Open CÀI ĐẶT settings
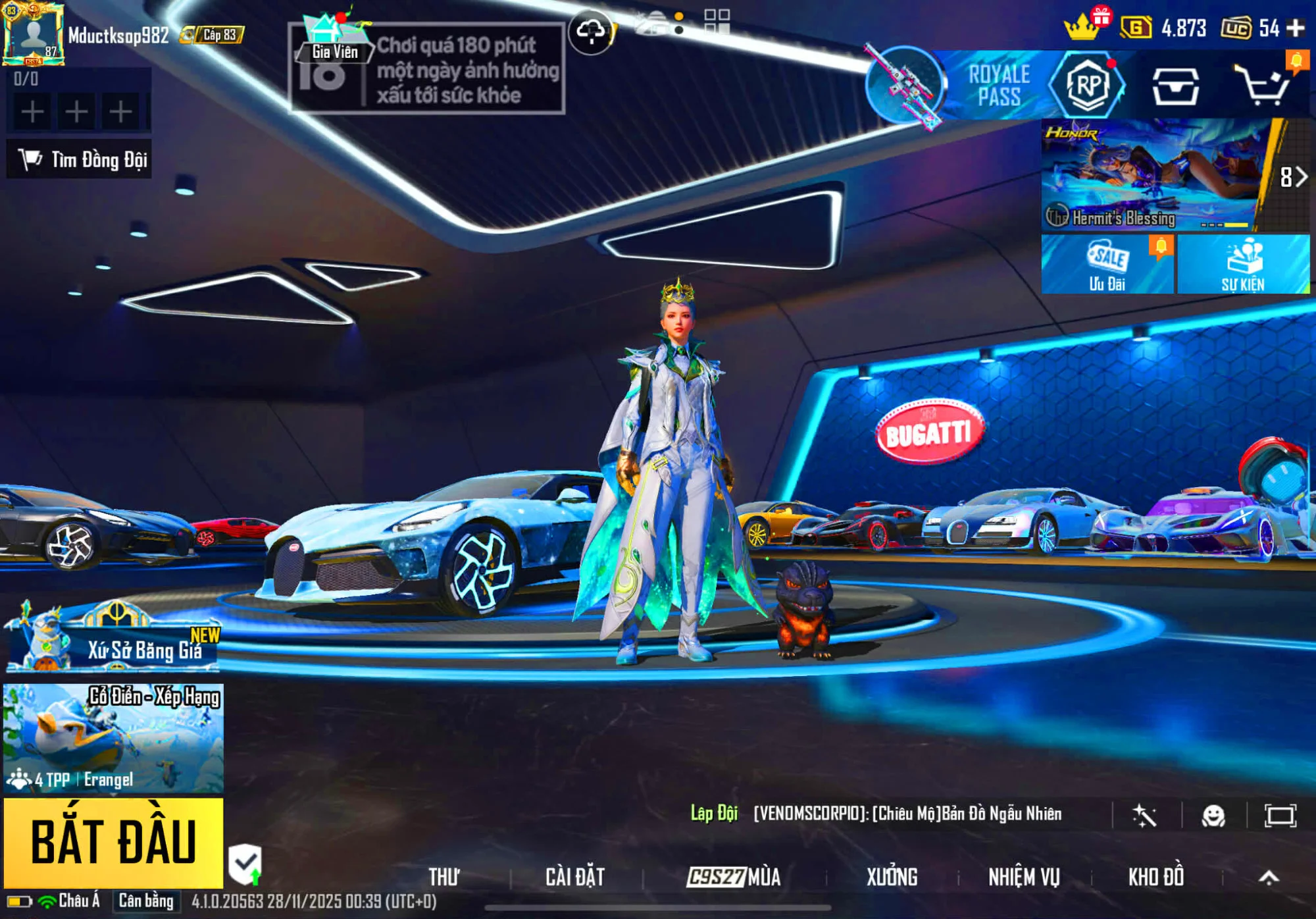Screen dimensions: 1316x919 click(x=574, y=877)
